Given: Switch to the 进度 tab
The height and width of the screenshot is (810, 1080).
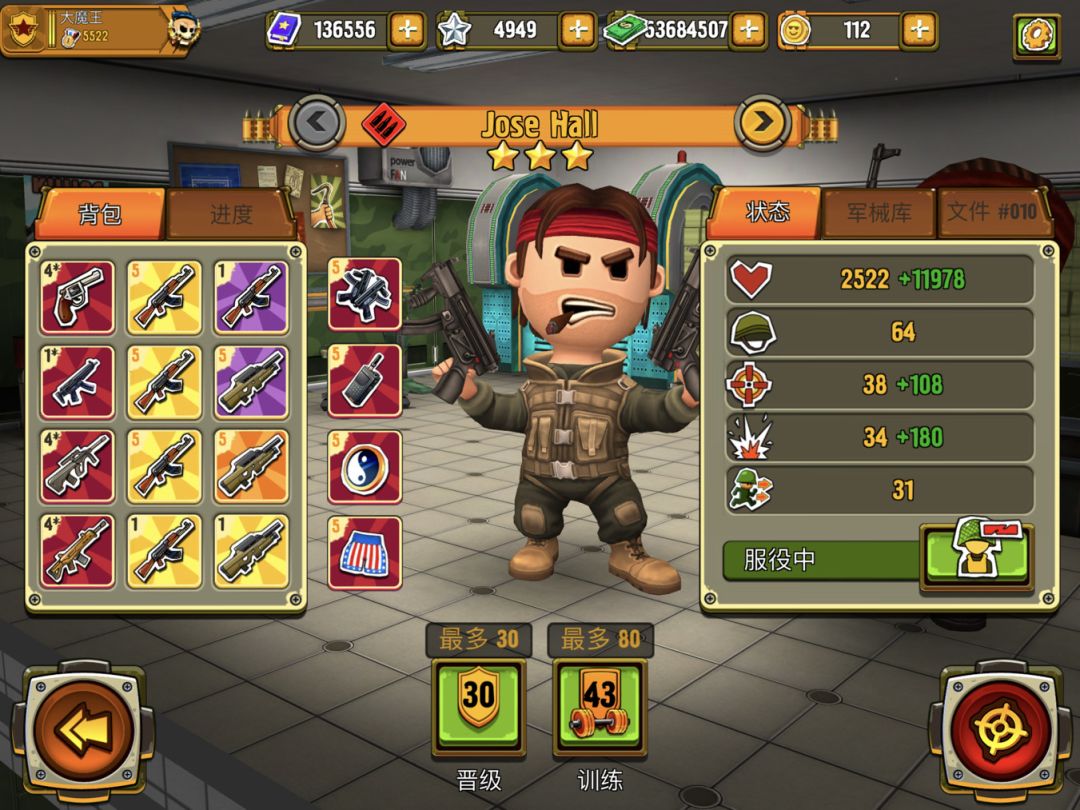Looking at the screenshot, I should pos(231,214).
